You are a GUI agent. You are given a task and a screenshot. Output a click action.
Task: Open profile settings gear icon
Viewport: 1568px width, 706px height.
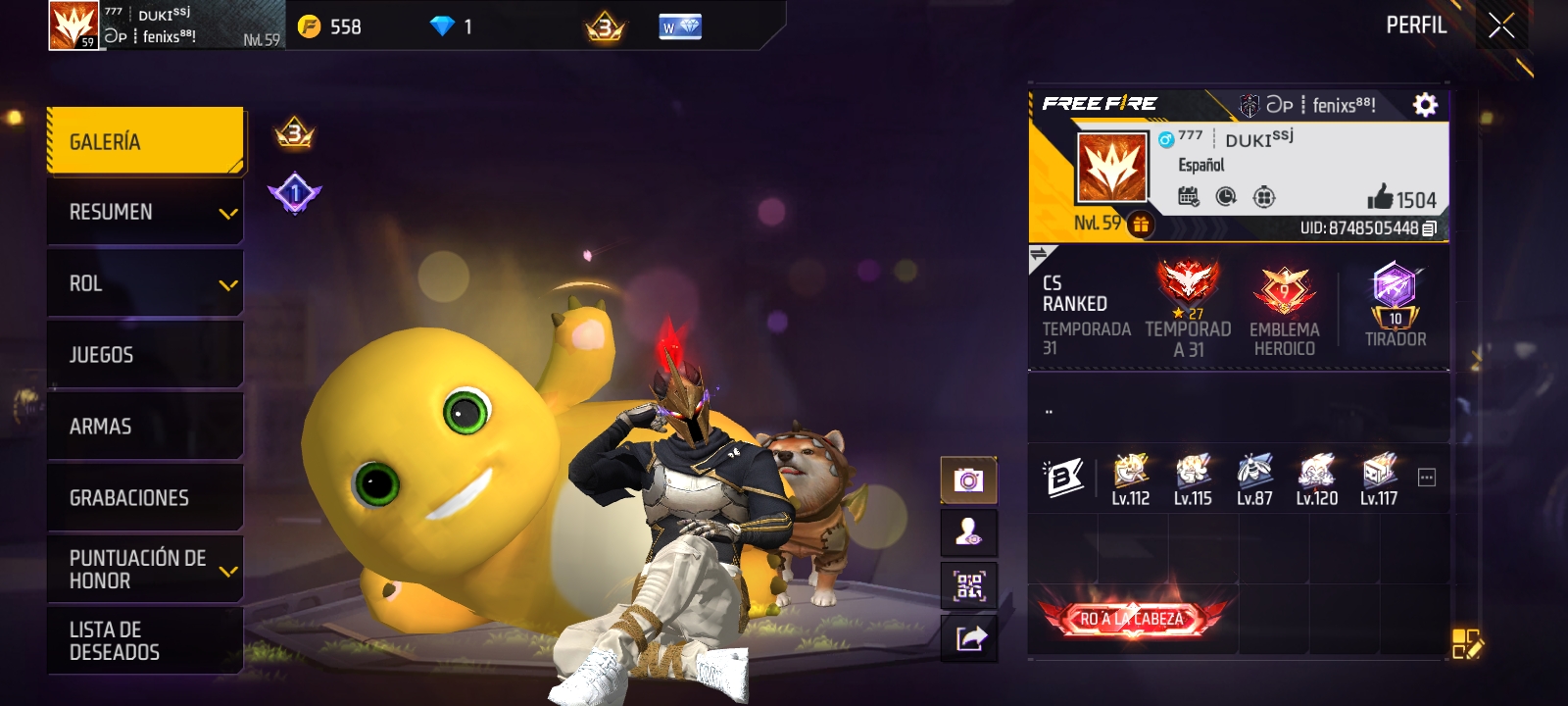click(1425, 105)
